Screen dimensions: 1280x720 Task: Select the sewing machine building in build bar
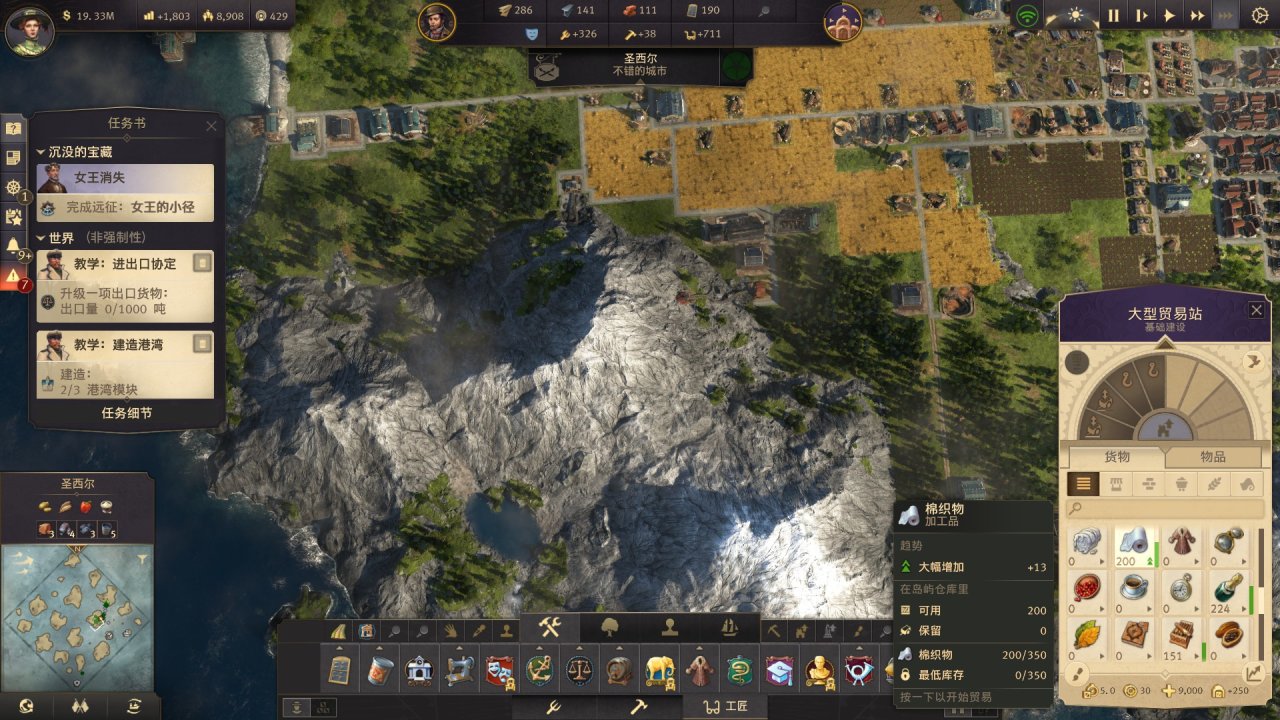coord(459,669)
